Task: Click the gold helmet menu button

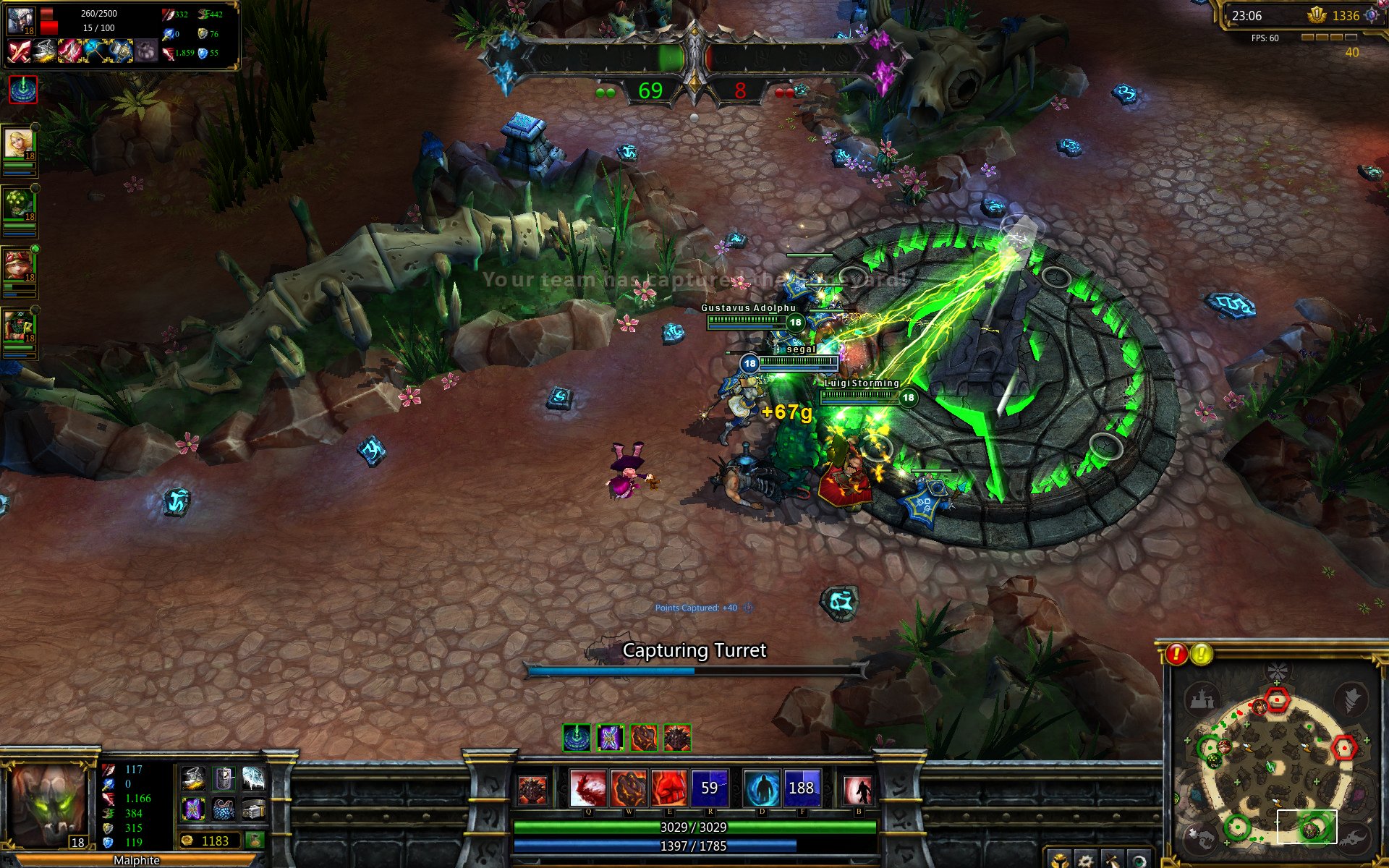Action: [x=1058, y=860]
